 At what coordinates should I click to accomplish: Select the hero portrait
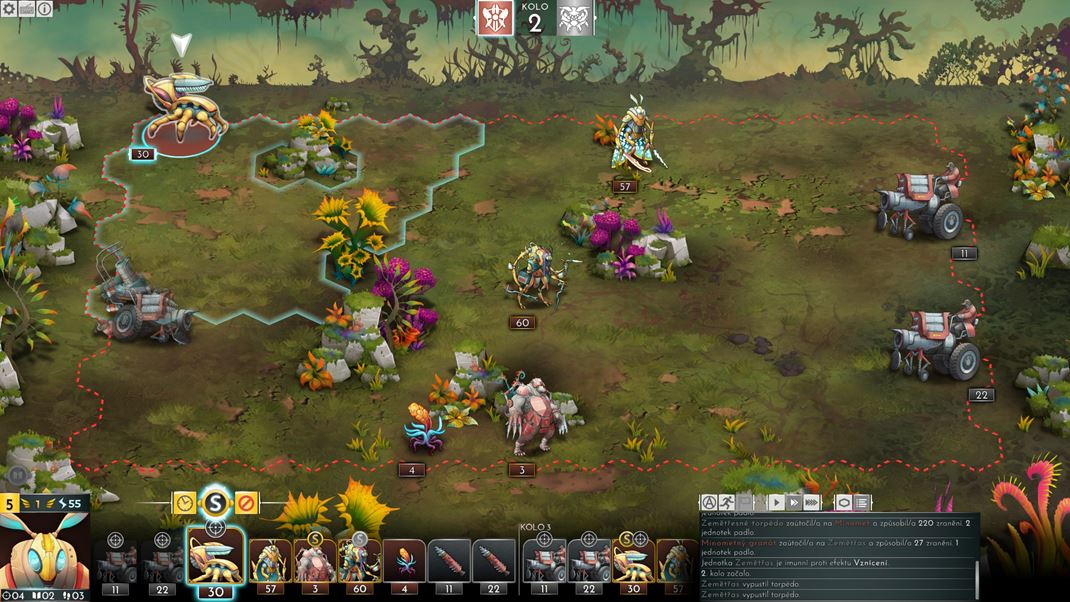pyautogui.click(x=45, y=550)
